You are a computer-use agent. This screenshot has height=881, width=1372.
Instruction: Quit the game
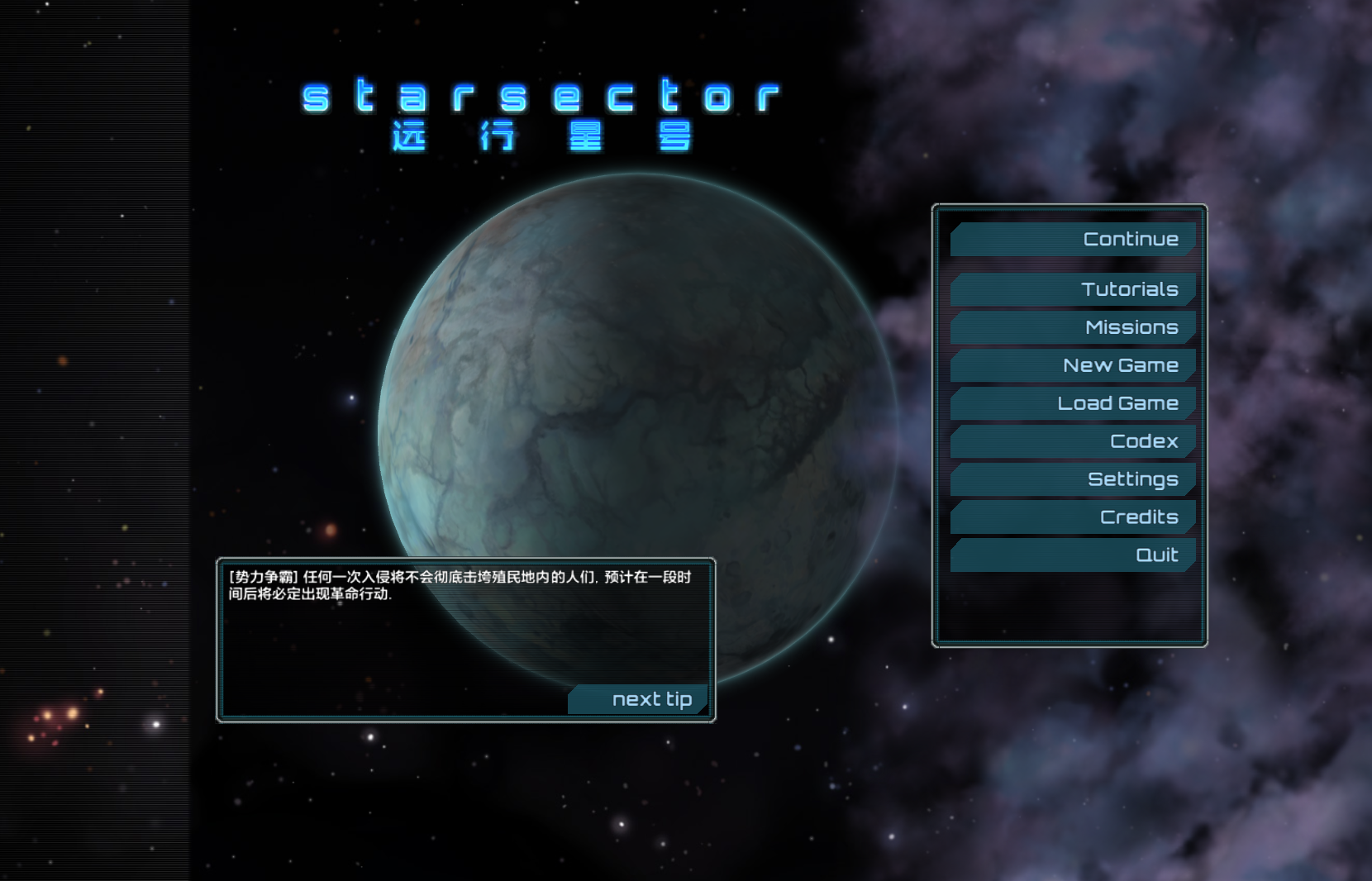click(1073, 555)
